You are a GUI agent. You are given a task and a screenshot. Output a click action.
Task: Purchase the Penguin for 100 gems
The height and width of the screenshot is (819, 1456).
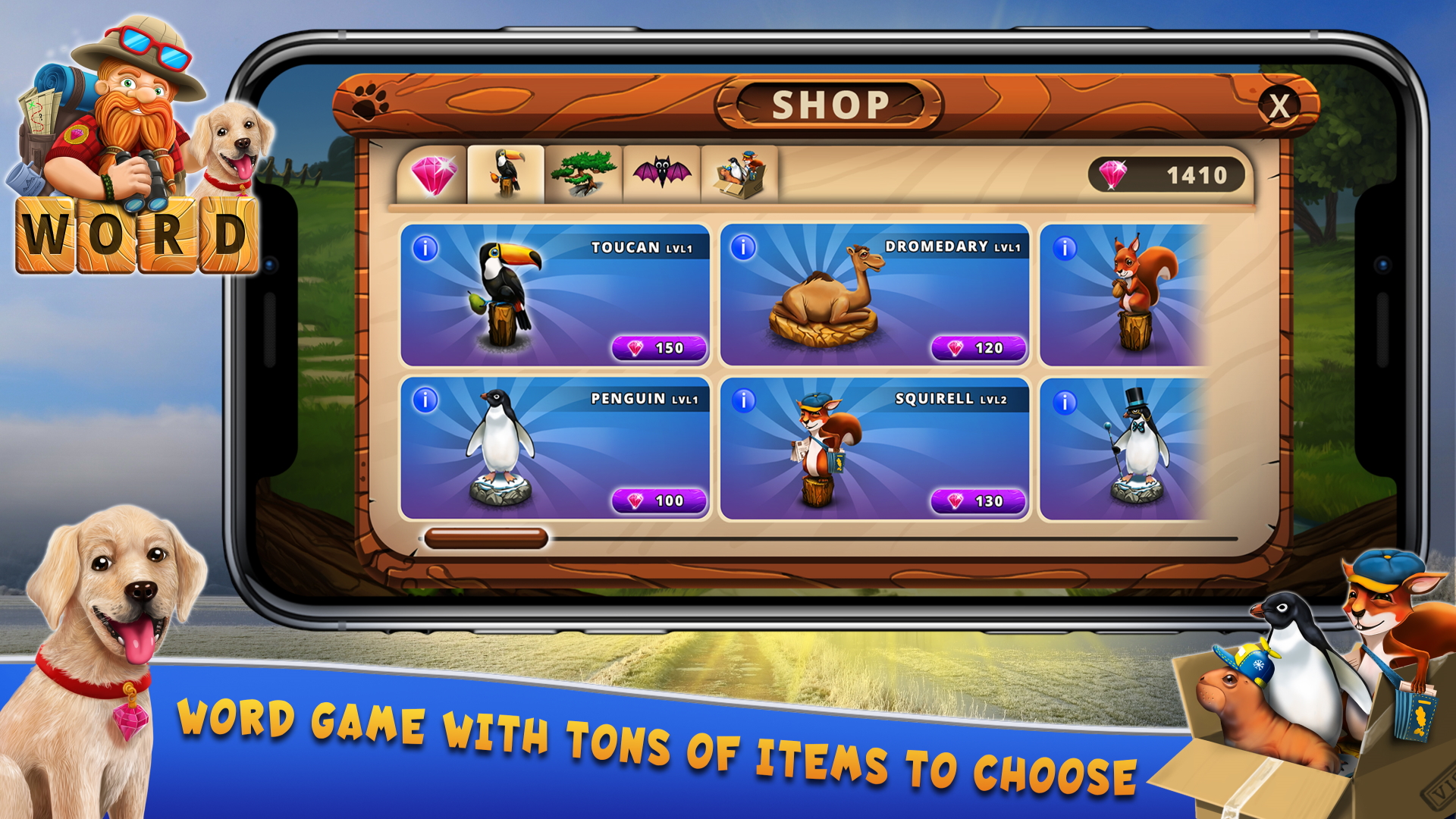tap(659, 500)
